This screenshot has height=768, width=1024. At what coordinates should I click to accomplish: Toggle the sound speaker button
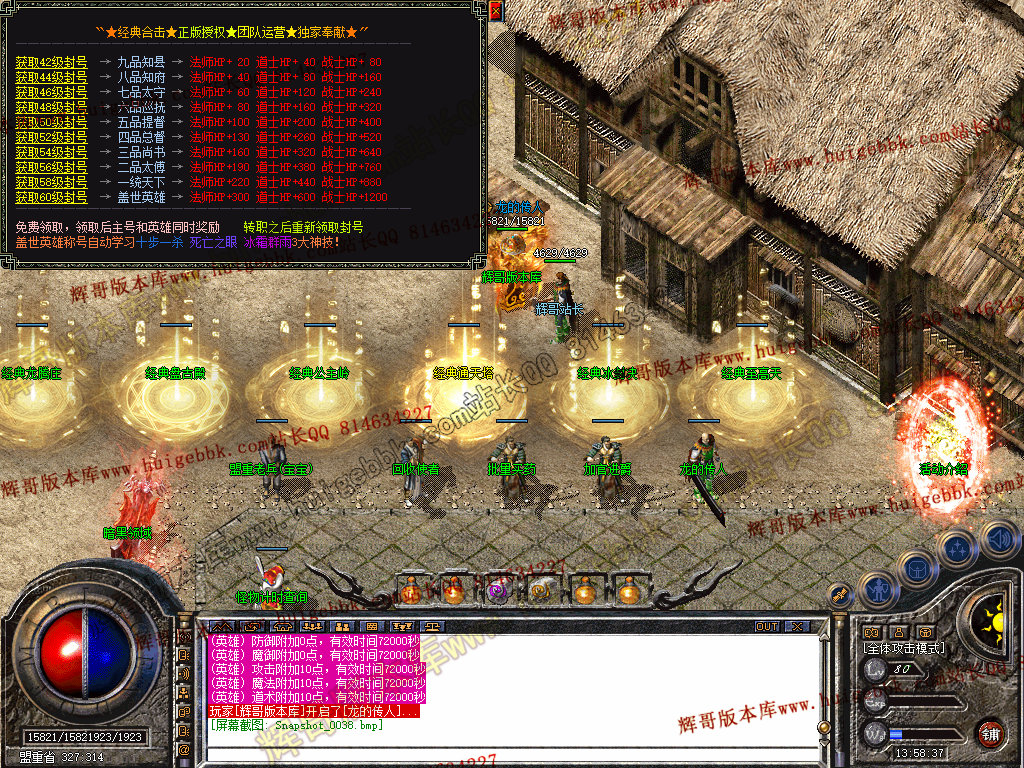coord(998,539)
